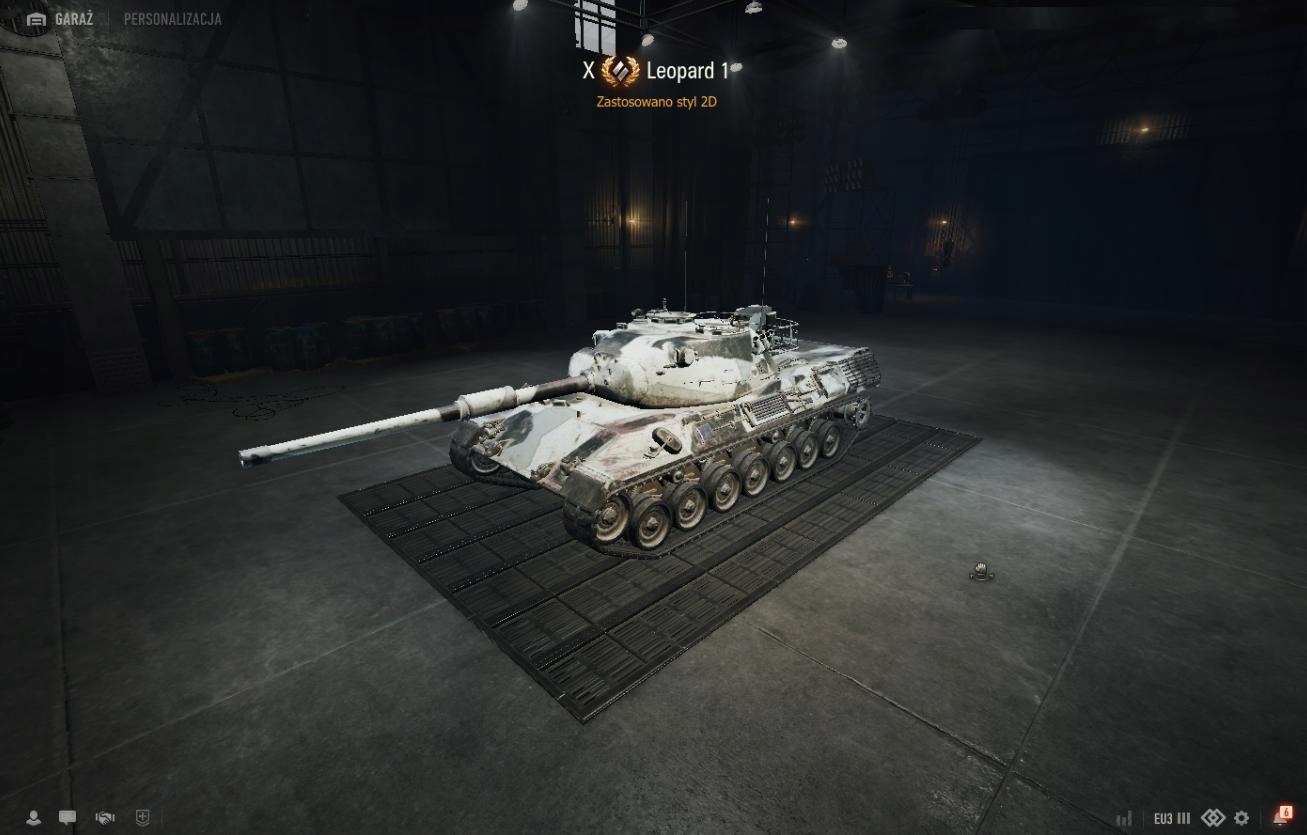Open the chat speech bubble

(67, 818)
